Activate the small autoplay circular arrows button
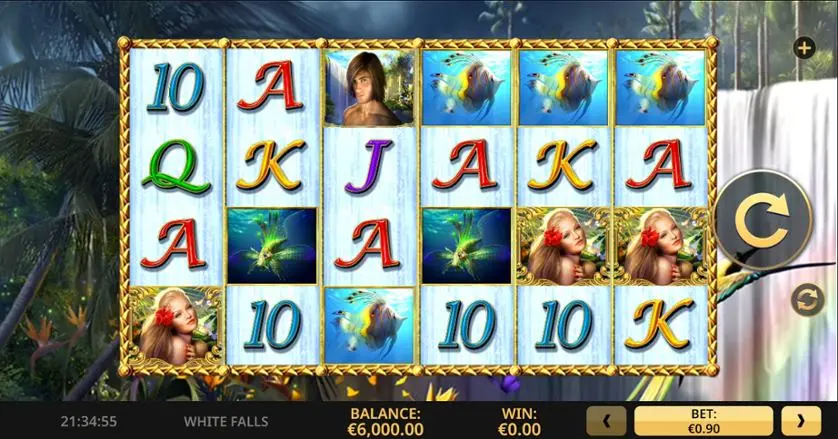 (x=802, y=298)
